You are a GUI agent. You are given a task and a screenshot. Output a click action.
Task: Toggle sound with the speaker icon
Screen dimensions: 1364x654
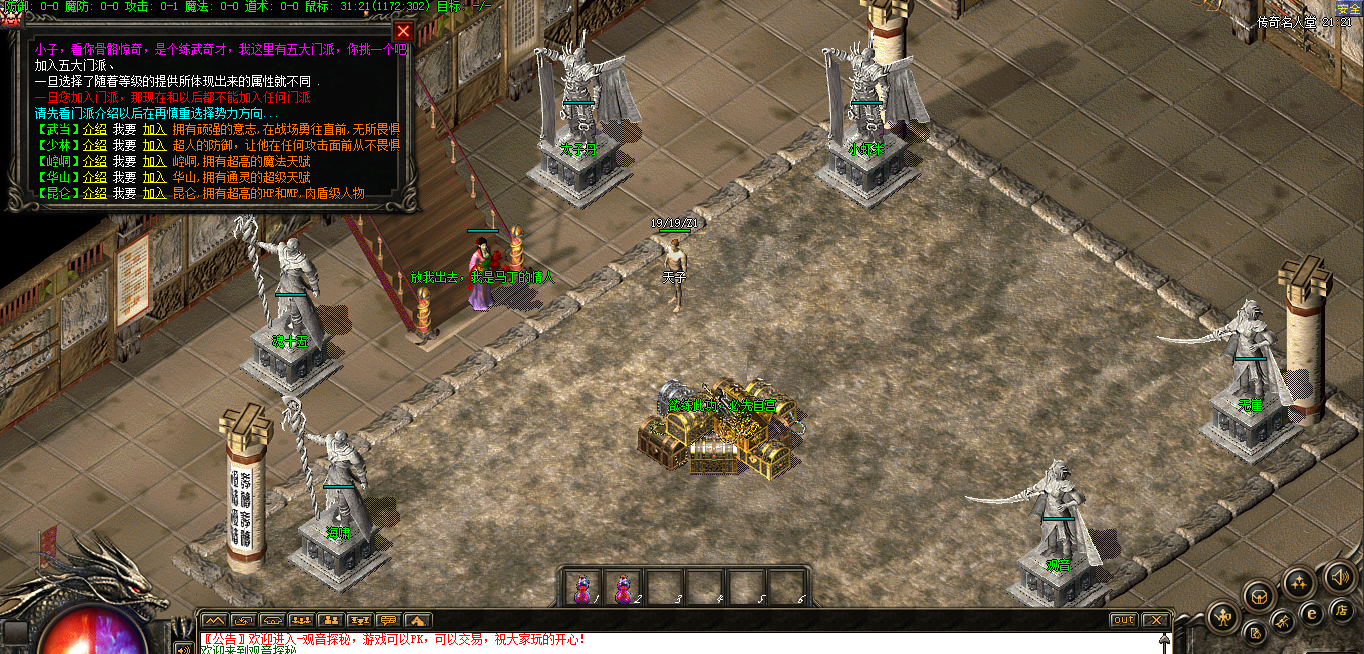pos(1339,577)
